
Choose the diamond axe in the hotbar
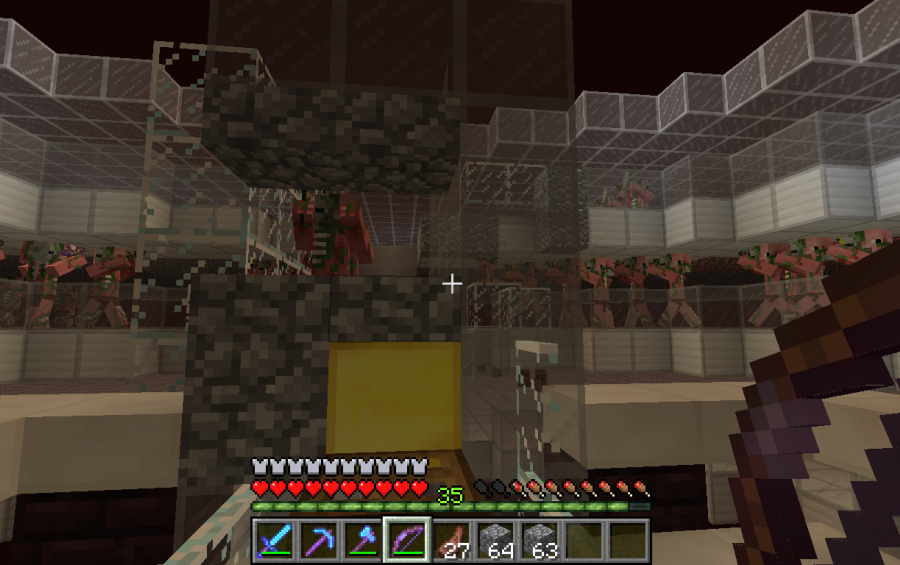[x=361, y=540]
